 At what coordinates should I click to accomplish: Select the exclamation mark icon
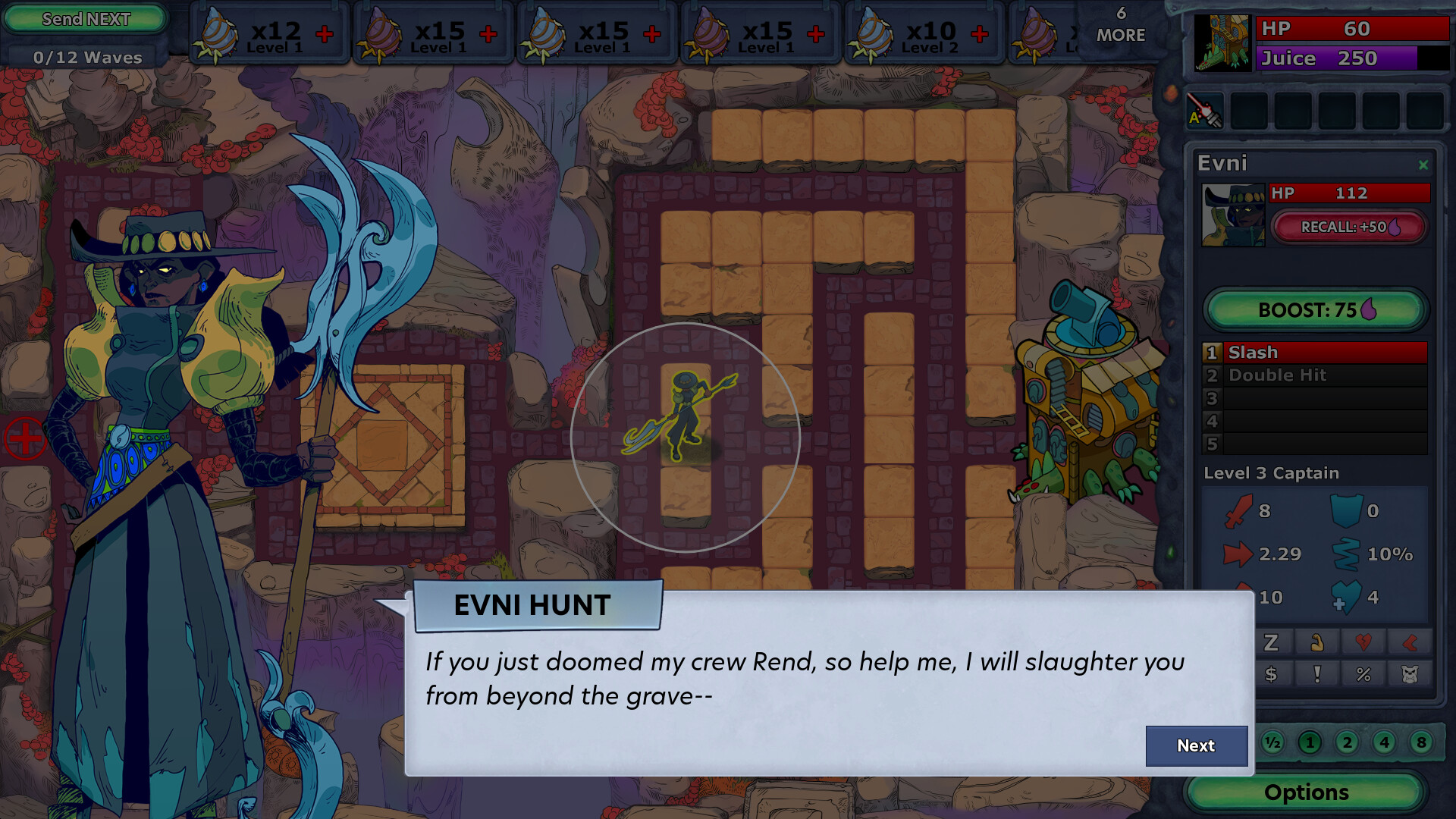click(x=1316, y=675)
